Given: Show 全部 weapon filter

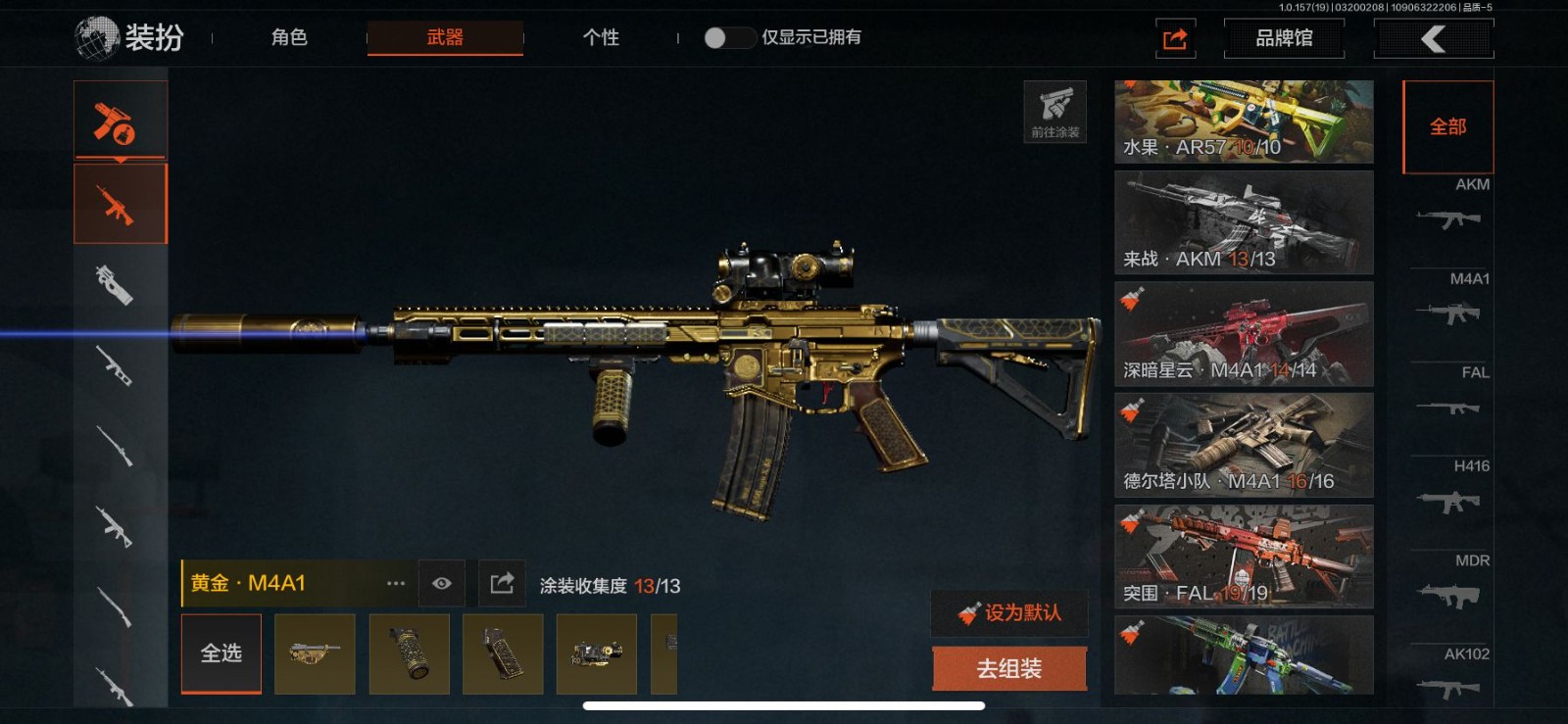Looking at the screenshot, I should click(x=1447, y=126).
